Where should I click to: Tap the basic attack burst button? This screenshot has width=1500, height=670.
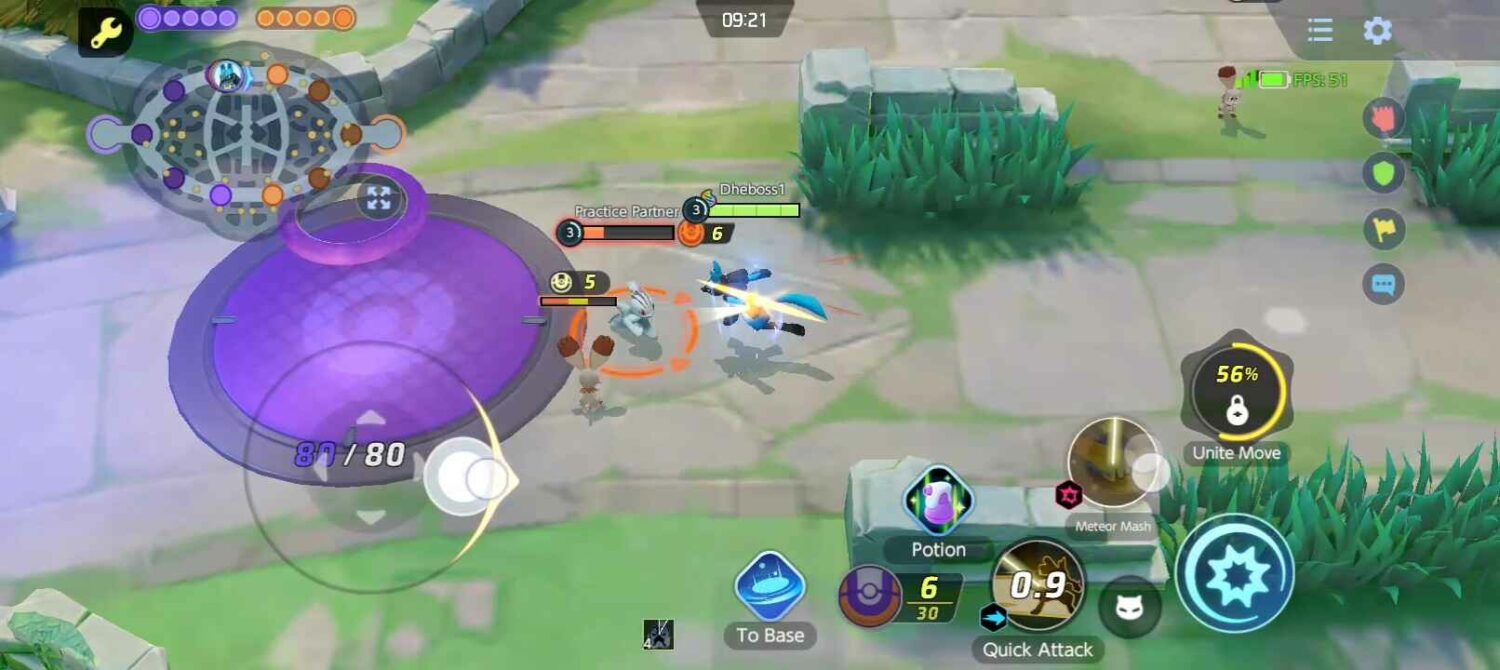pyautogui.click(x=1235, y=574)
